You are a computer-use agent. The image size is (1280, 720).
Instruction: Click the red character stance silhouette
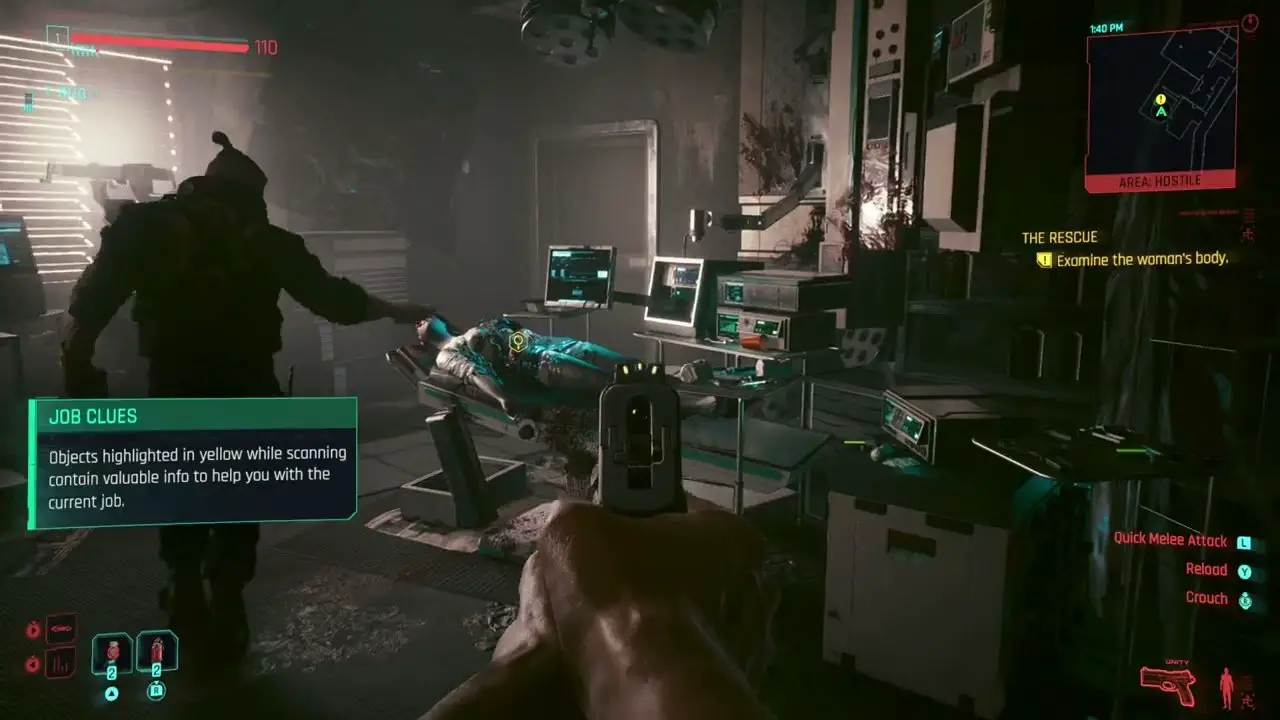[x=1226, y=688]
